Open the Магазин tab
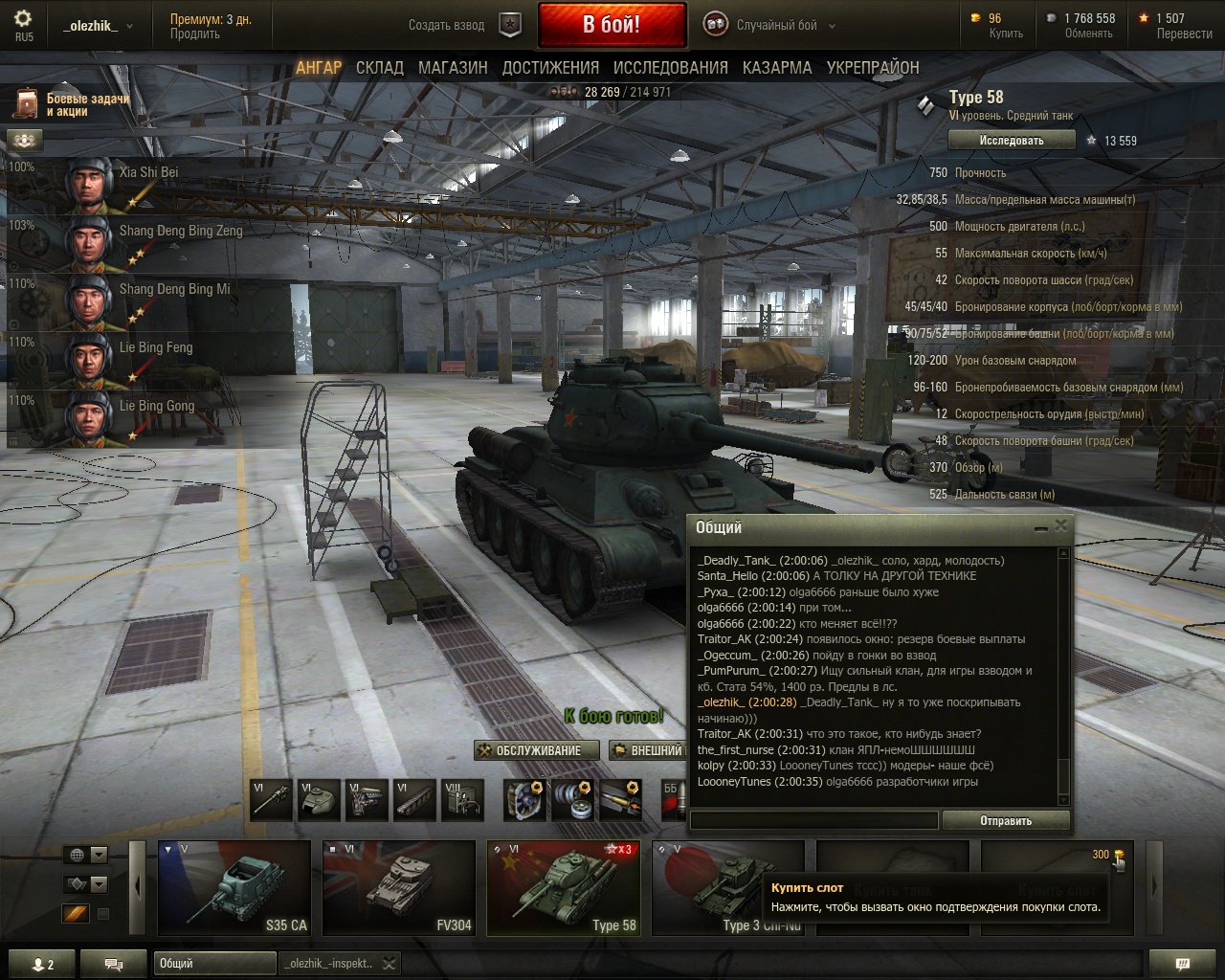Viewport: 1225px width, 980px height. tap(453, 68)
